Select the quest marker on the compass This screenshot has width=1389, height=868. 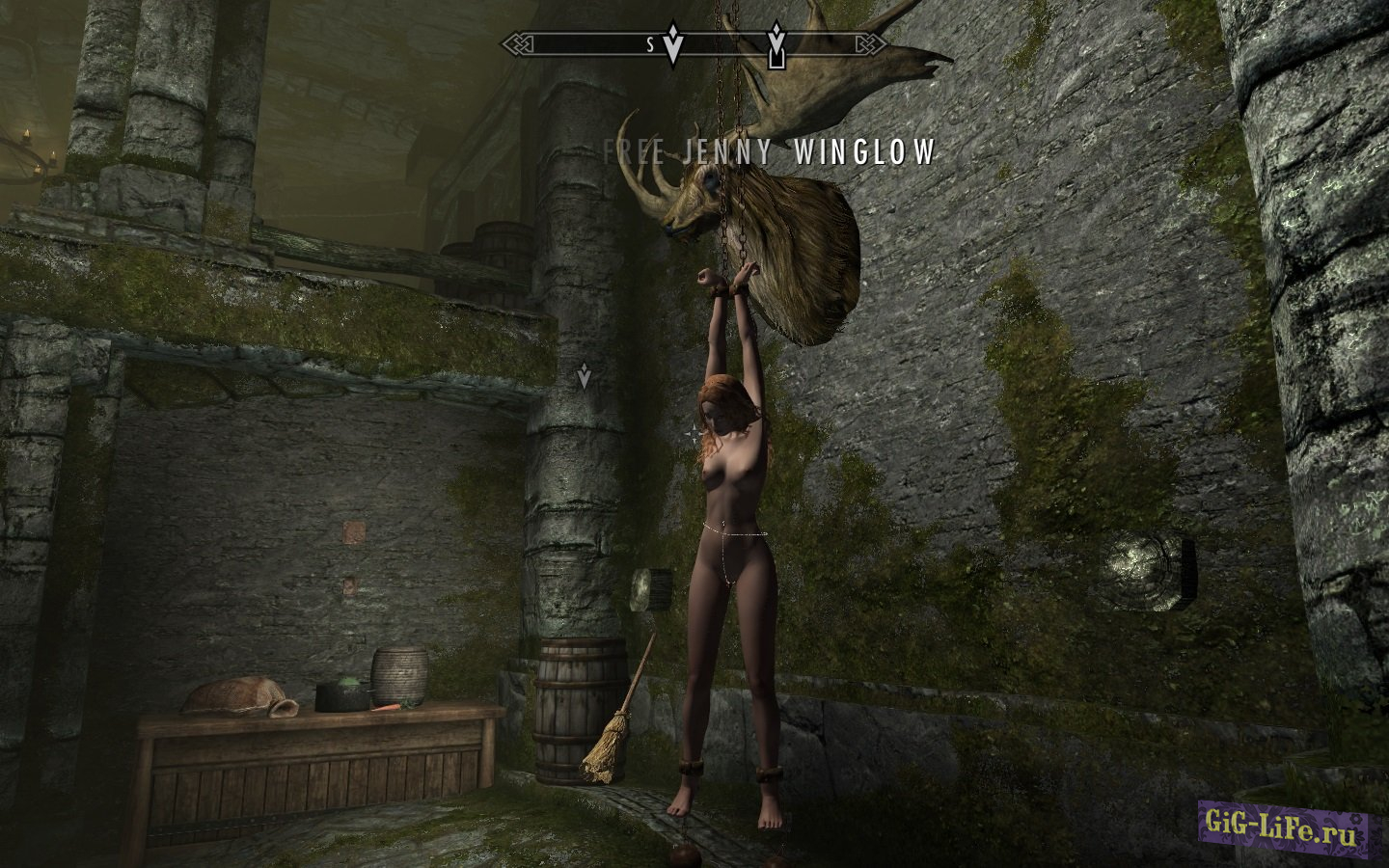tap(776, 45)
